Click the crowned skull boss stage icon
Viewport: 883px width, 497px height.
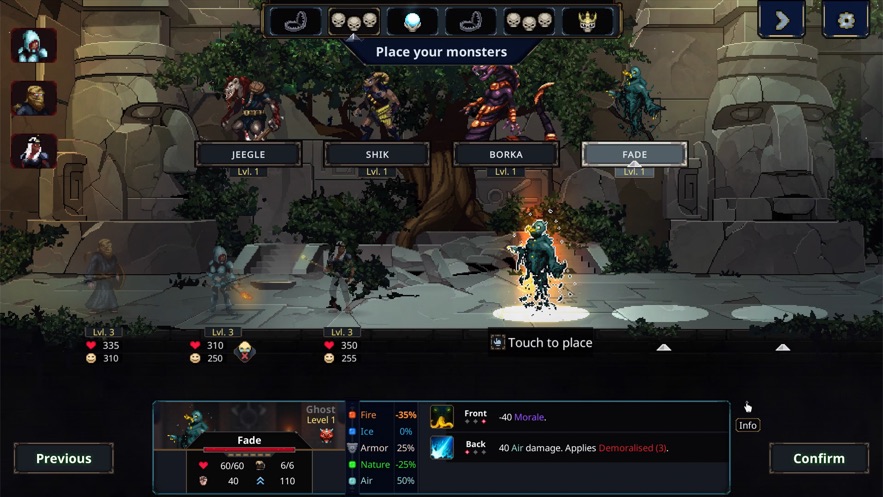588,20
